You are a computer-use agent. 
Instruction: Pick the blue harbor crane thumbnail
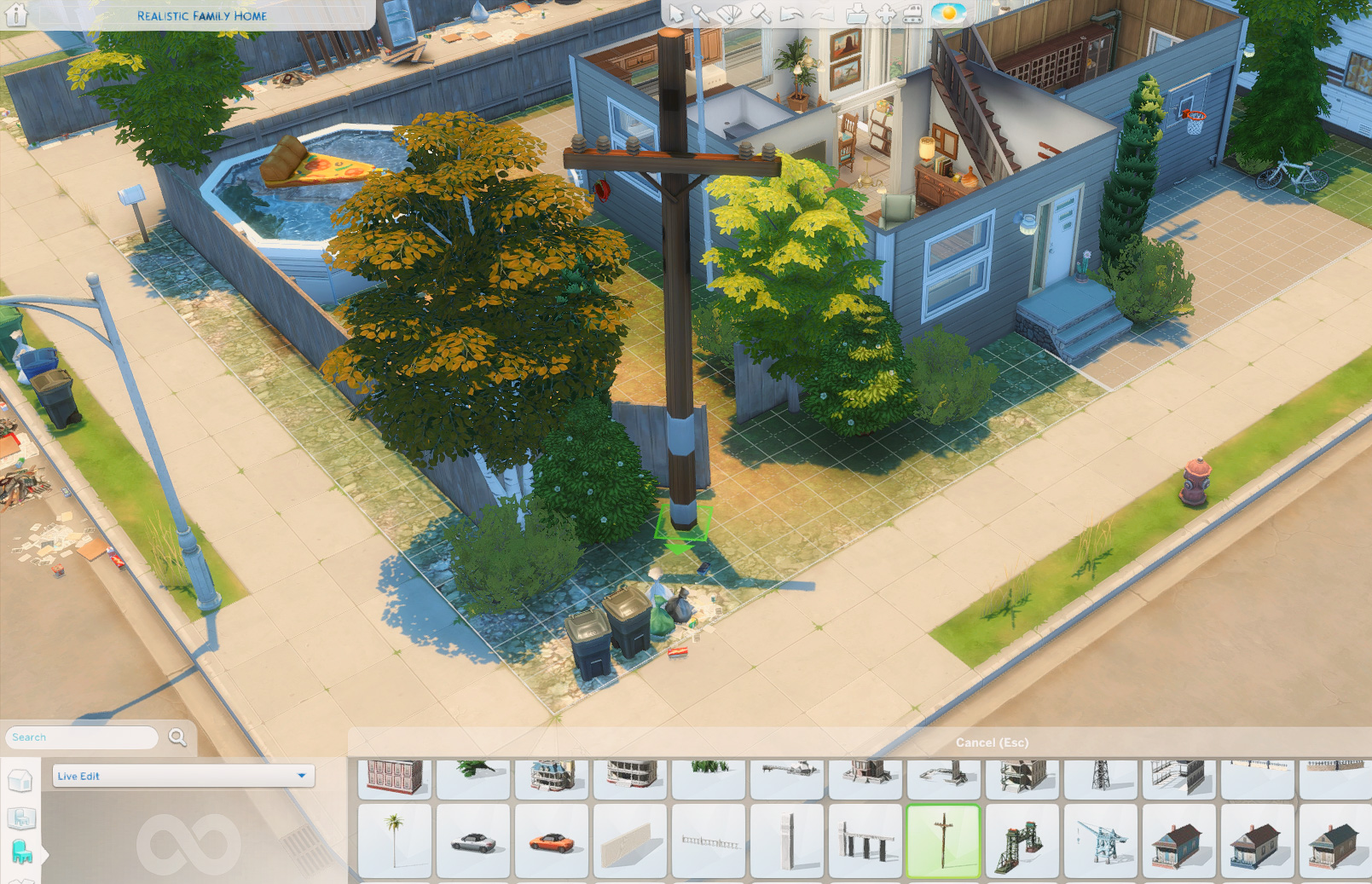pyautogui.click(x=1100, y=841)
